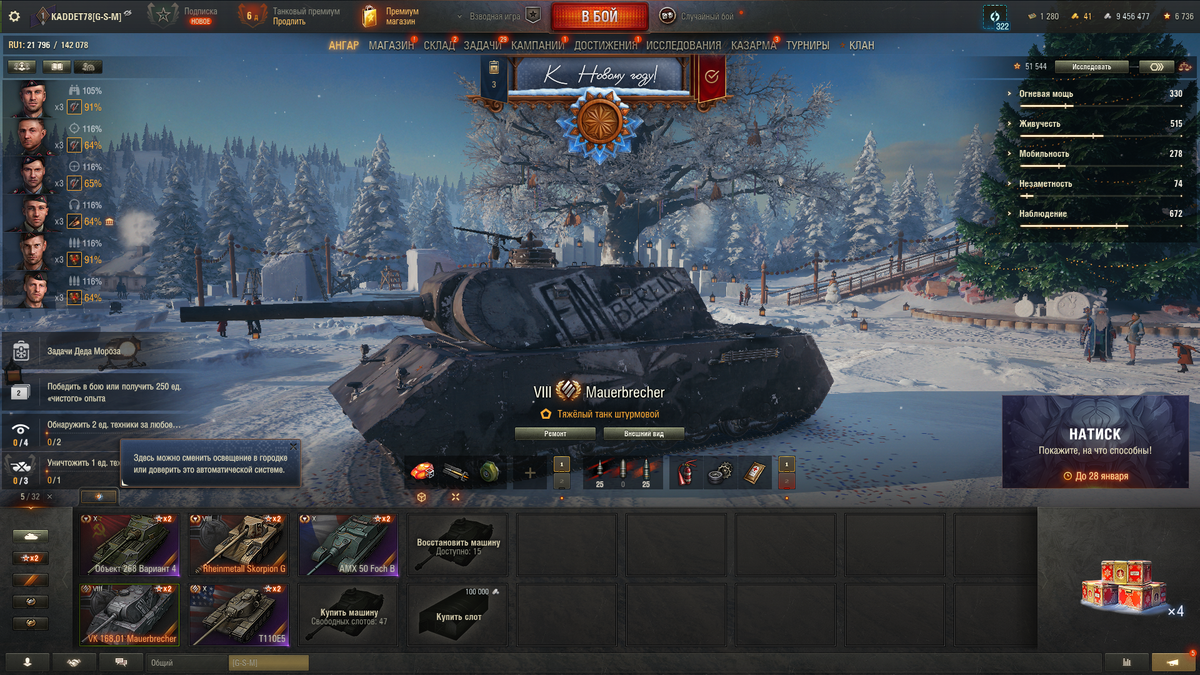Open the НАТИСК event banner
The image size is (1200, 675).
(x=1094, y=441)
